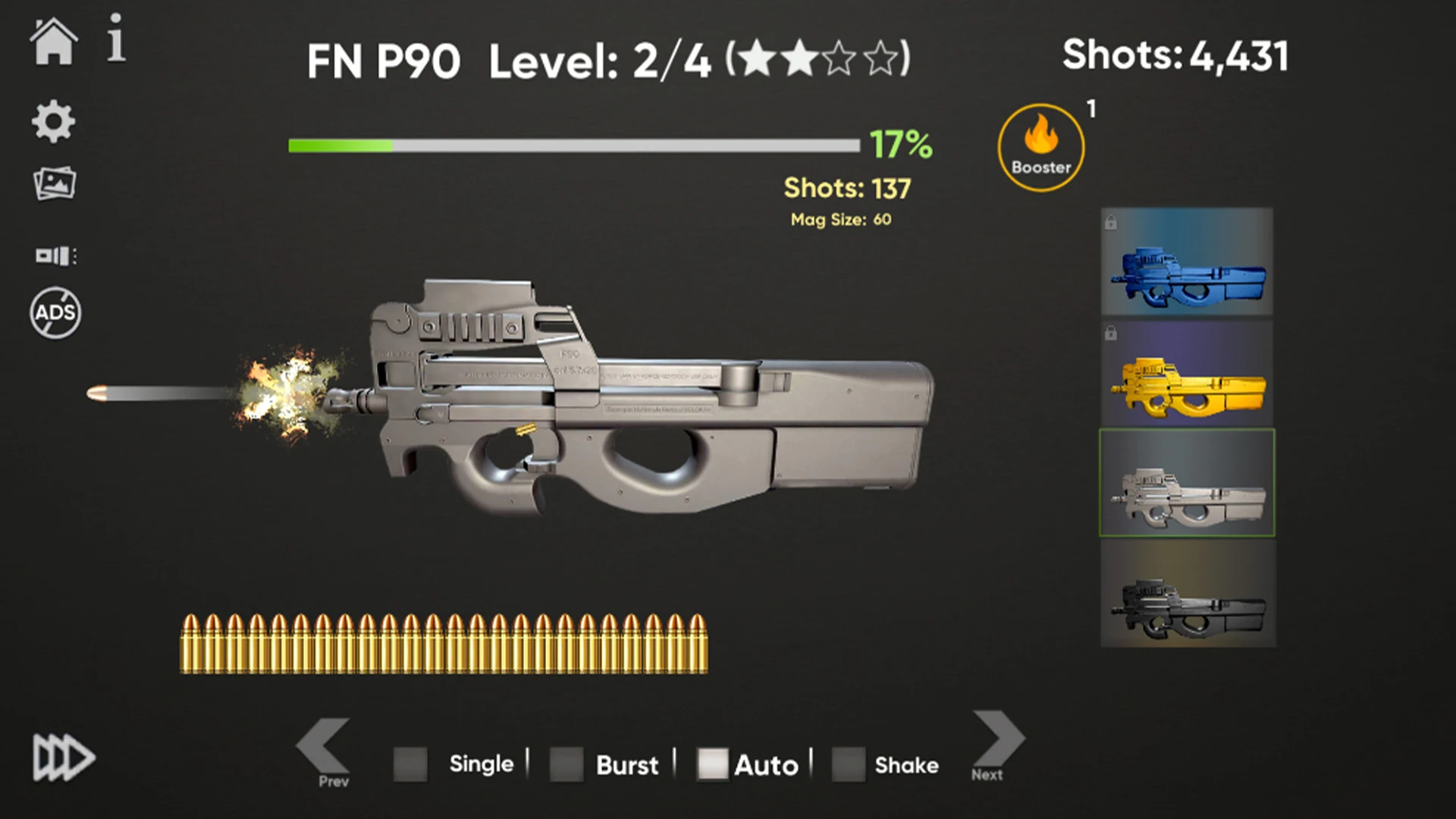The image size is (1456, 819).
Task: Open the picture gallery icon
Action: click(x=54, y=184)
